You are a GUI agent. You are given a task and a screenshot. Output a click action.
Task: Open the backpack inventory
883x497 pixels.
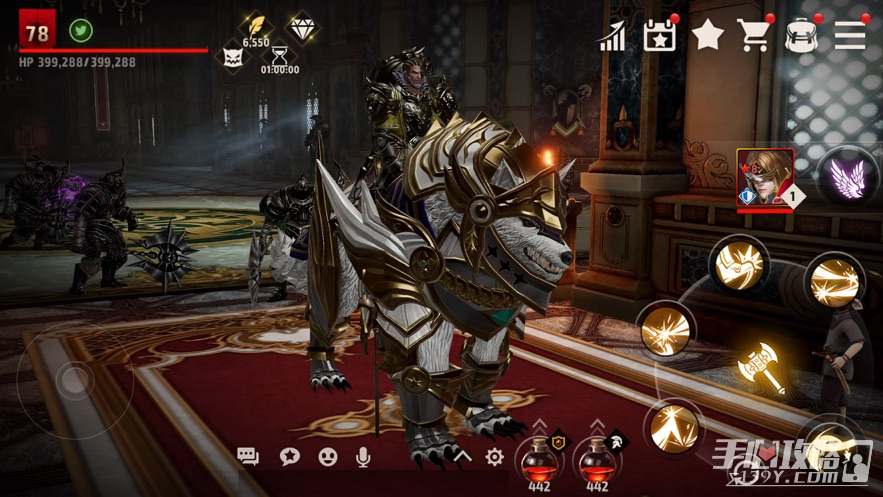click(802, 36)
